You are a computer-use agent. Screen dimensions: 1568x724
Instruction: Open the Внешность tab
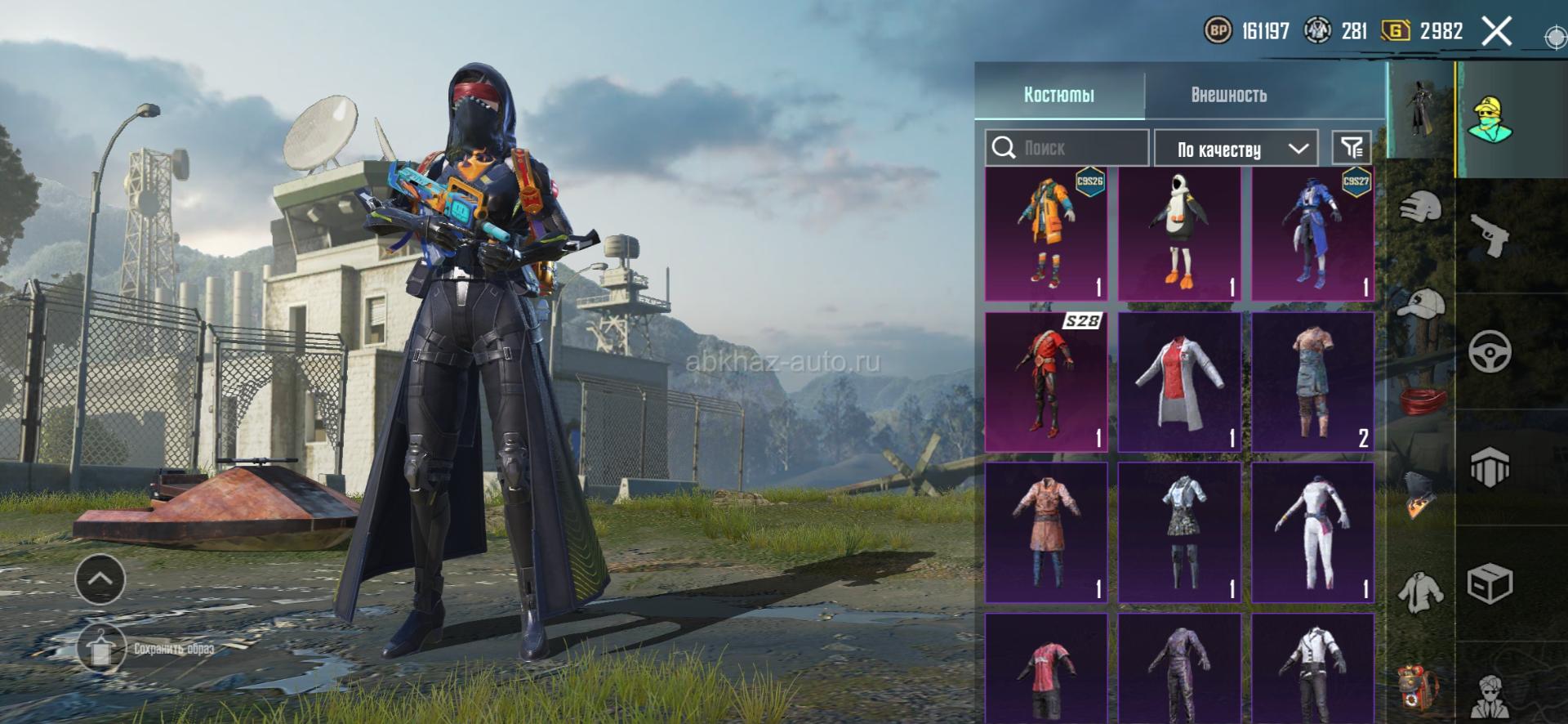(x=1228, y=95)
